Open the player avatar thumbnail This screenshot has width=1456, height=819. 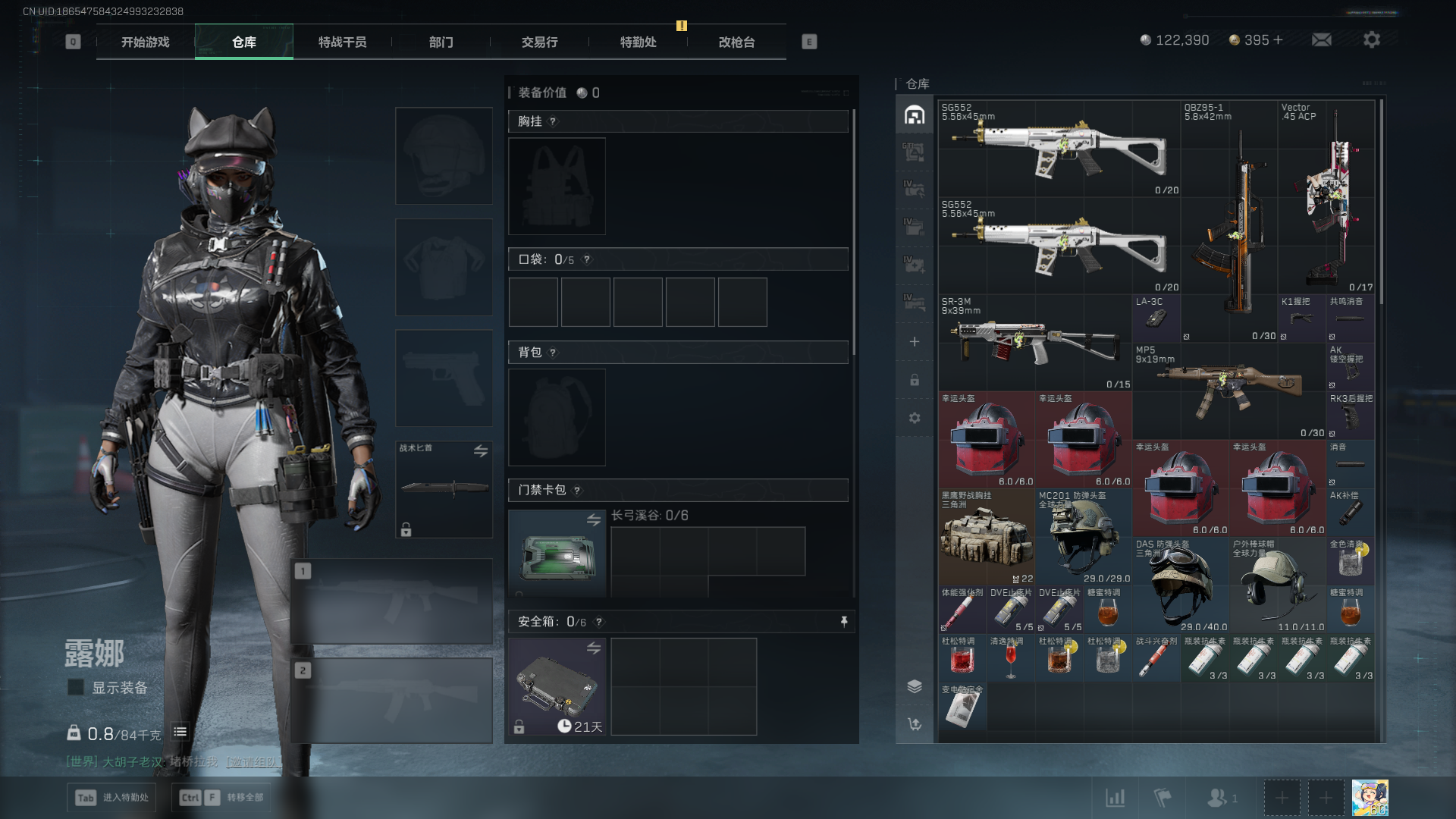(1370, 798)
